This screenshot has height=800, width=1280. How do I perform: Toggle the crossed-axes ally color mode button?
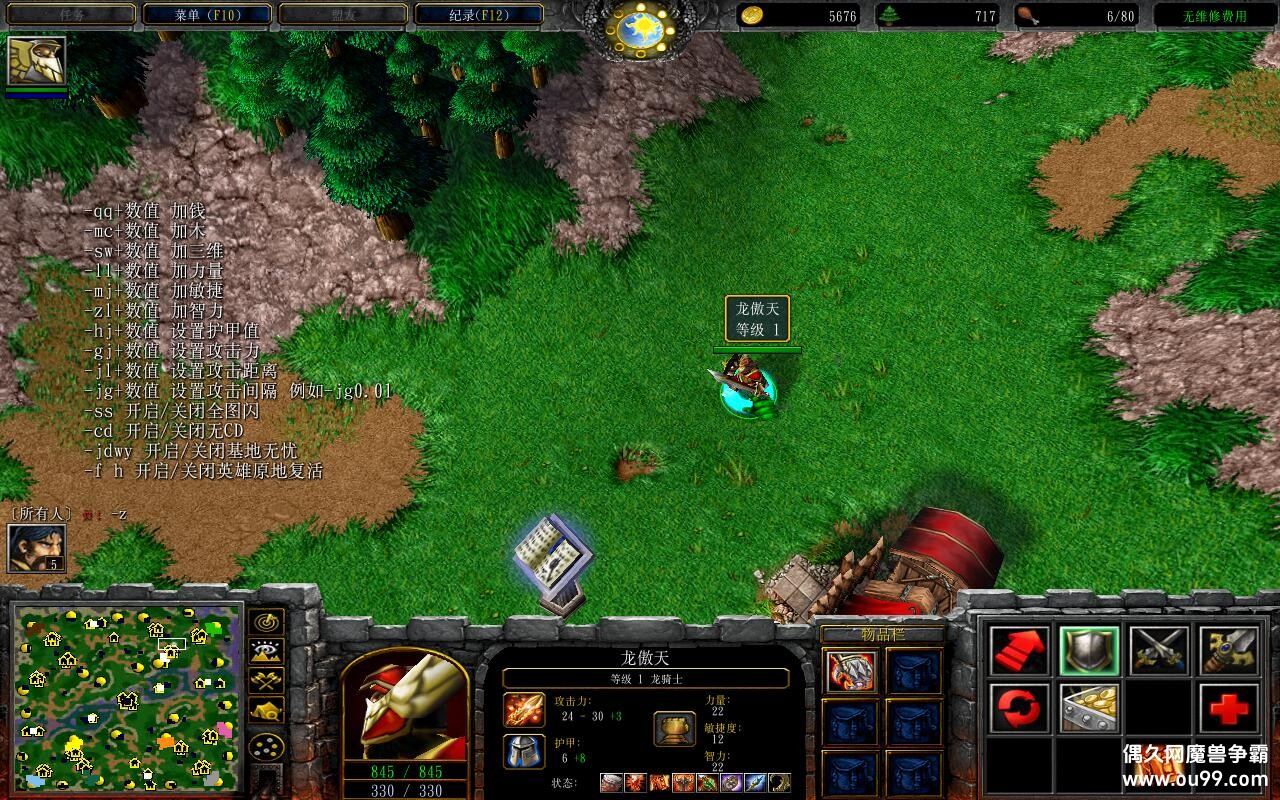[x=266, y=681]
